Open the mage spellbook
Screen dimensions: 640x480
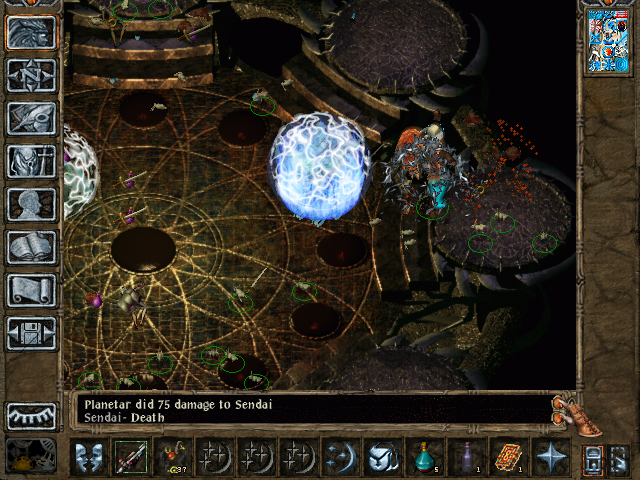31,247
